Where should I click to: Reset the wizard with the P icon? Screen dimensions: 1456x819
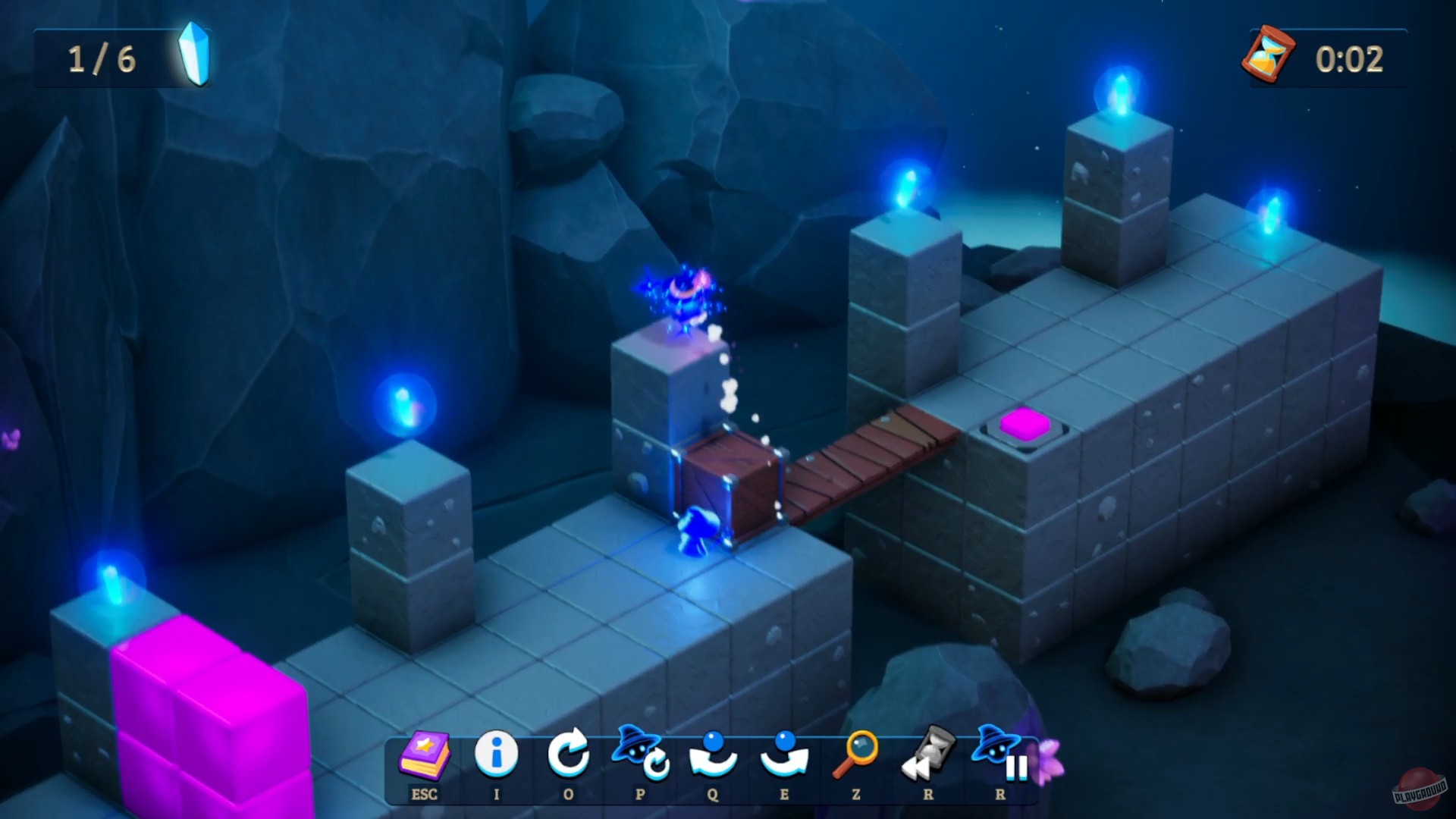click(x=639, y=755)
